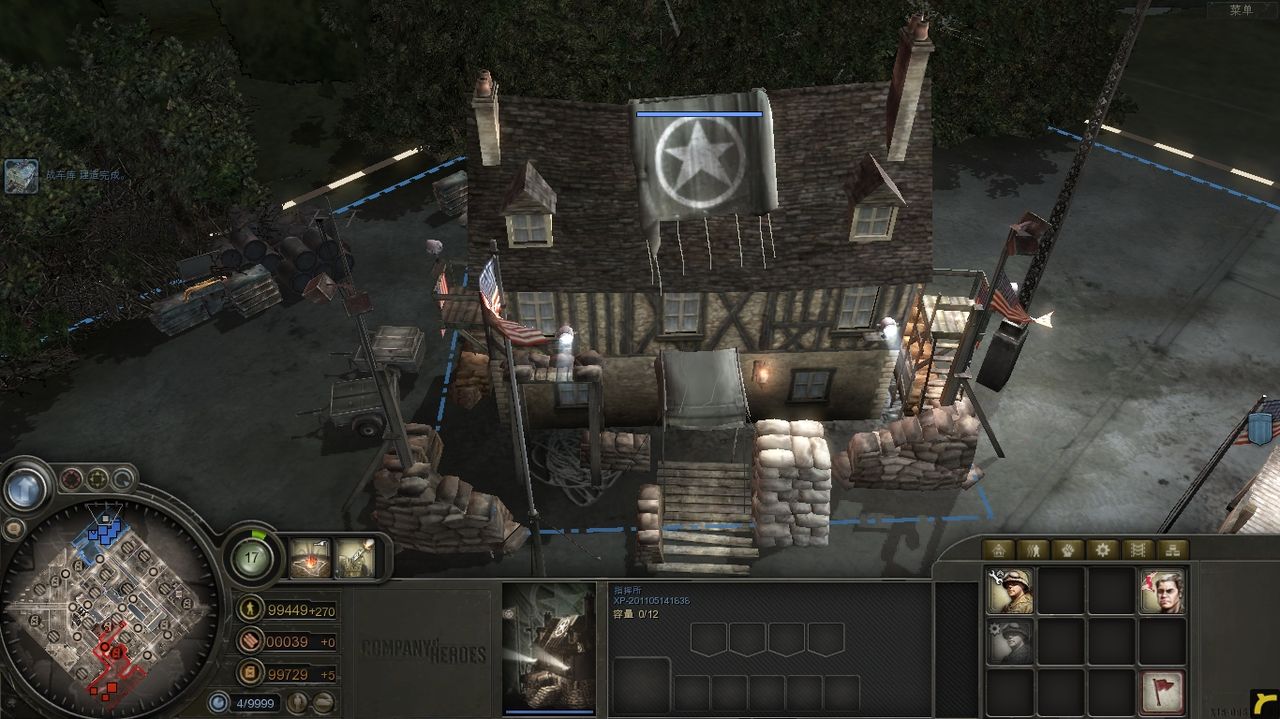Screen dimensions: 1280x719
Task: Open the chat bubble button beside minimap
Action: [x=14, y=528]
